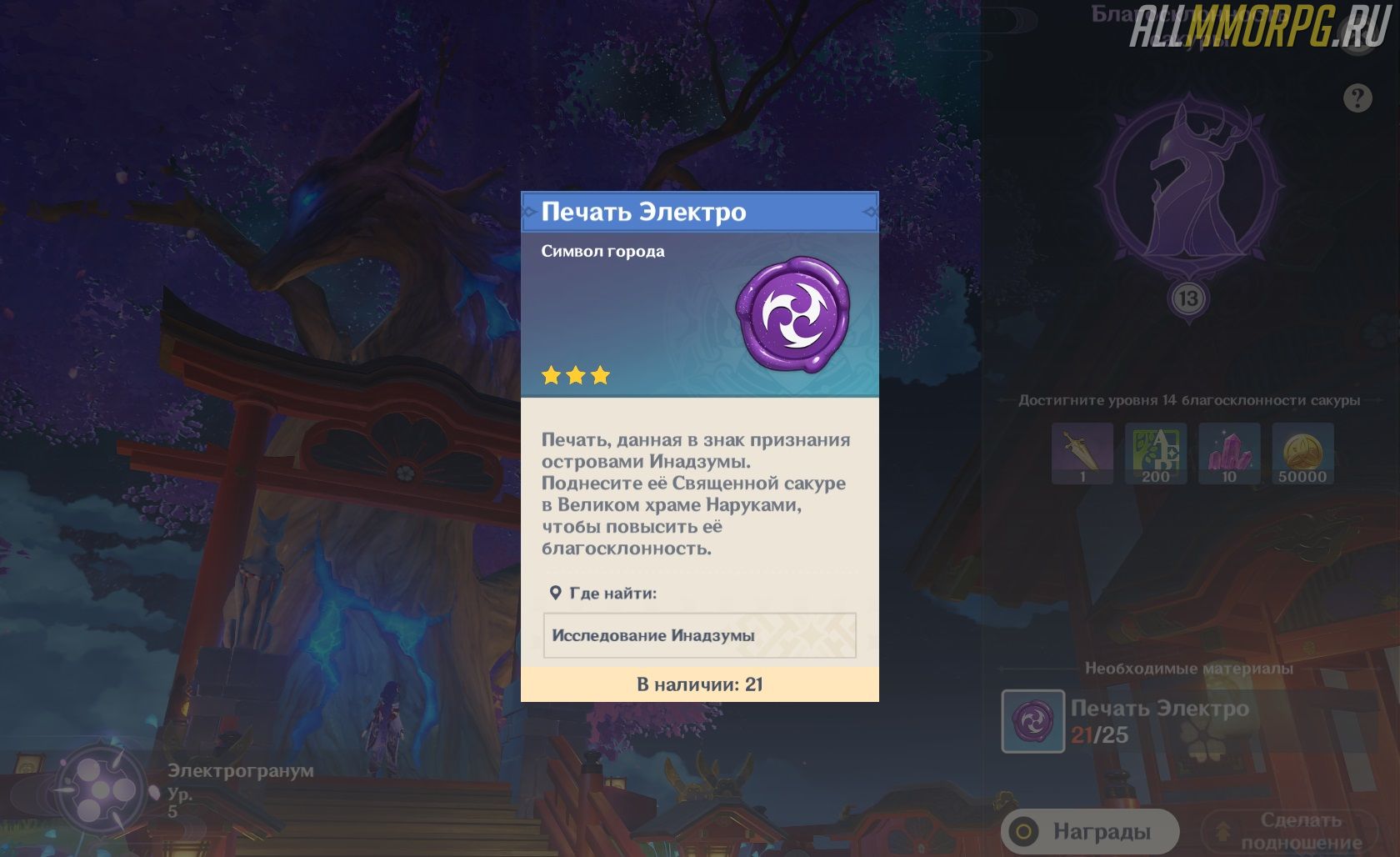
Task: Select the Печать Электро required material slot
Action: click(x=1032, y=721)
